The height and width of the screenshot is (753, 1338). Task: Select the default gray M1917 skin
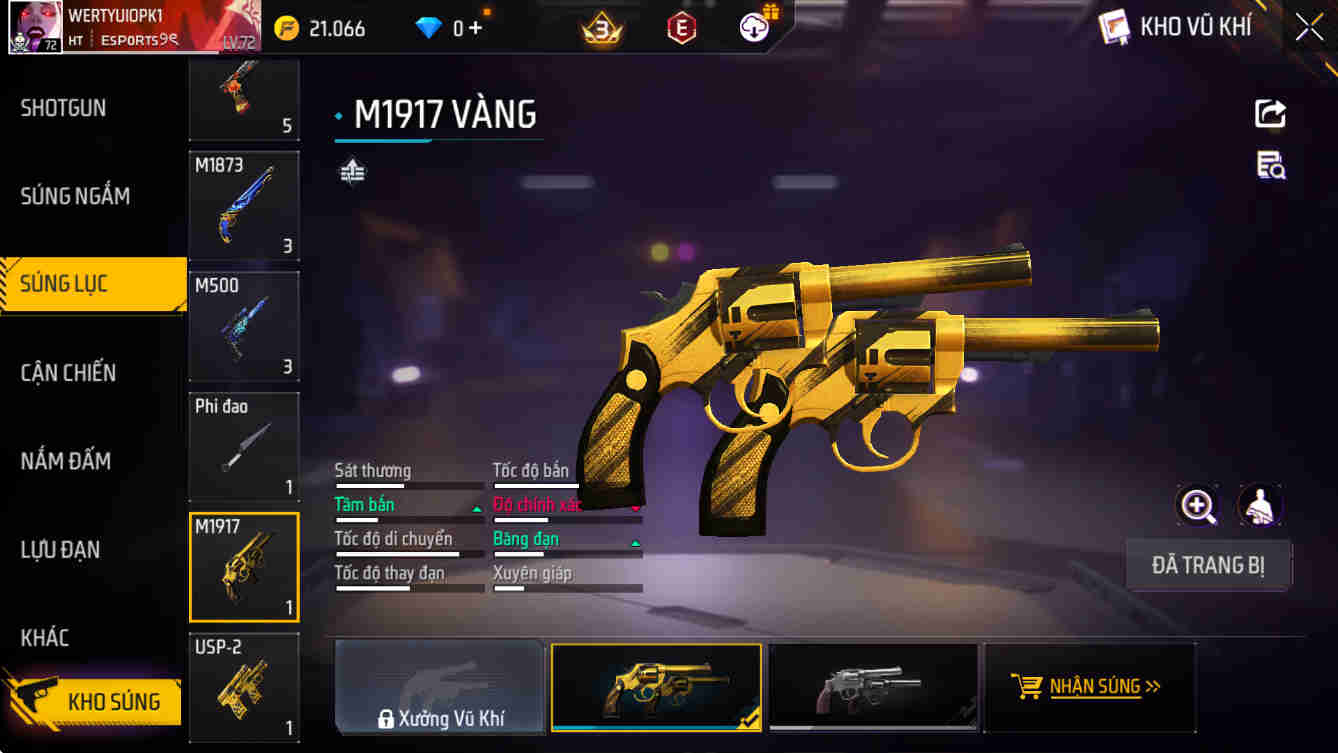pyautogui.click(x=873, y=686)
